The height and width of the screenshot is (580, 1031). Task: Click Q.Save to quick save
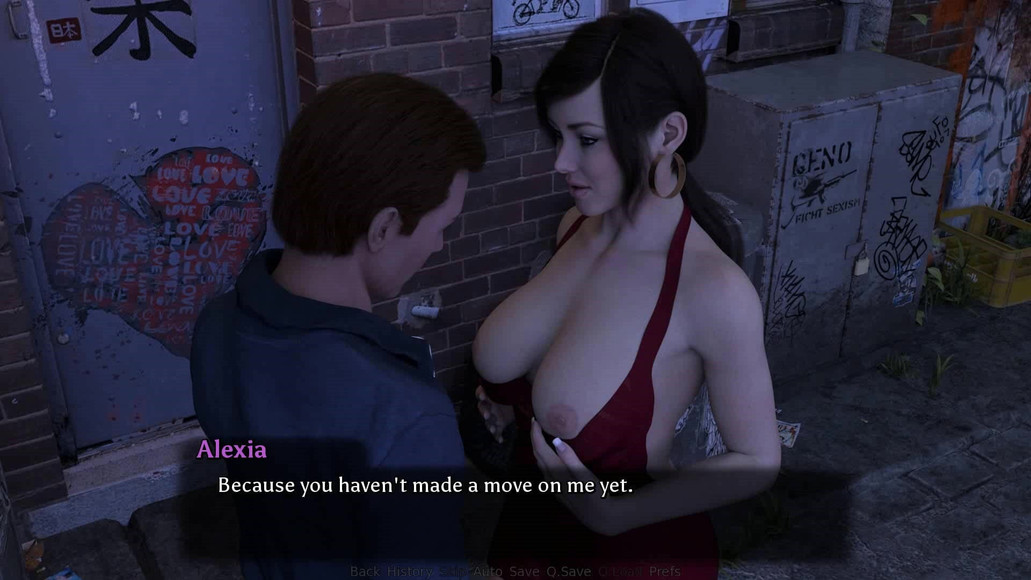pos(570,572)
